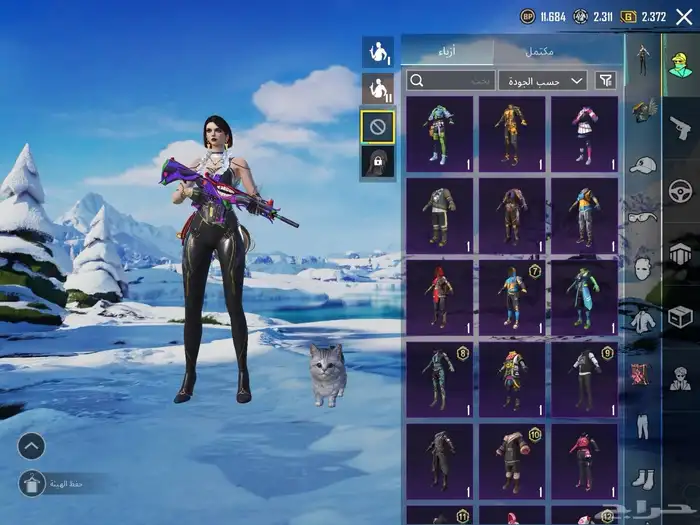
Task: Switch to the أزياء outfits tab
Action: click(447, 52)
